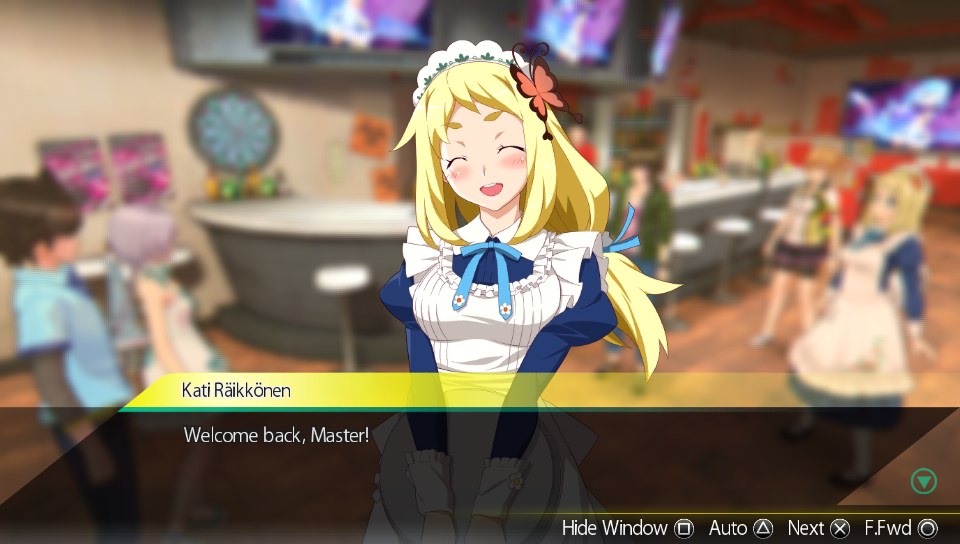Advance with the Next option

(x=818, y=527)
